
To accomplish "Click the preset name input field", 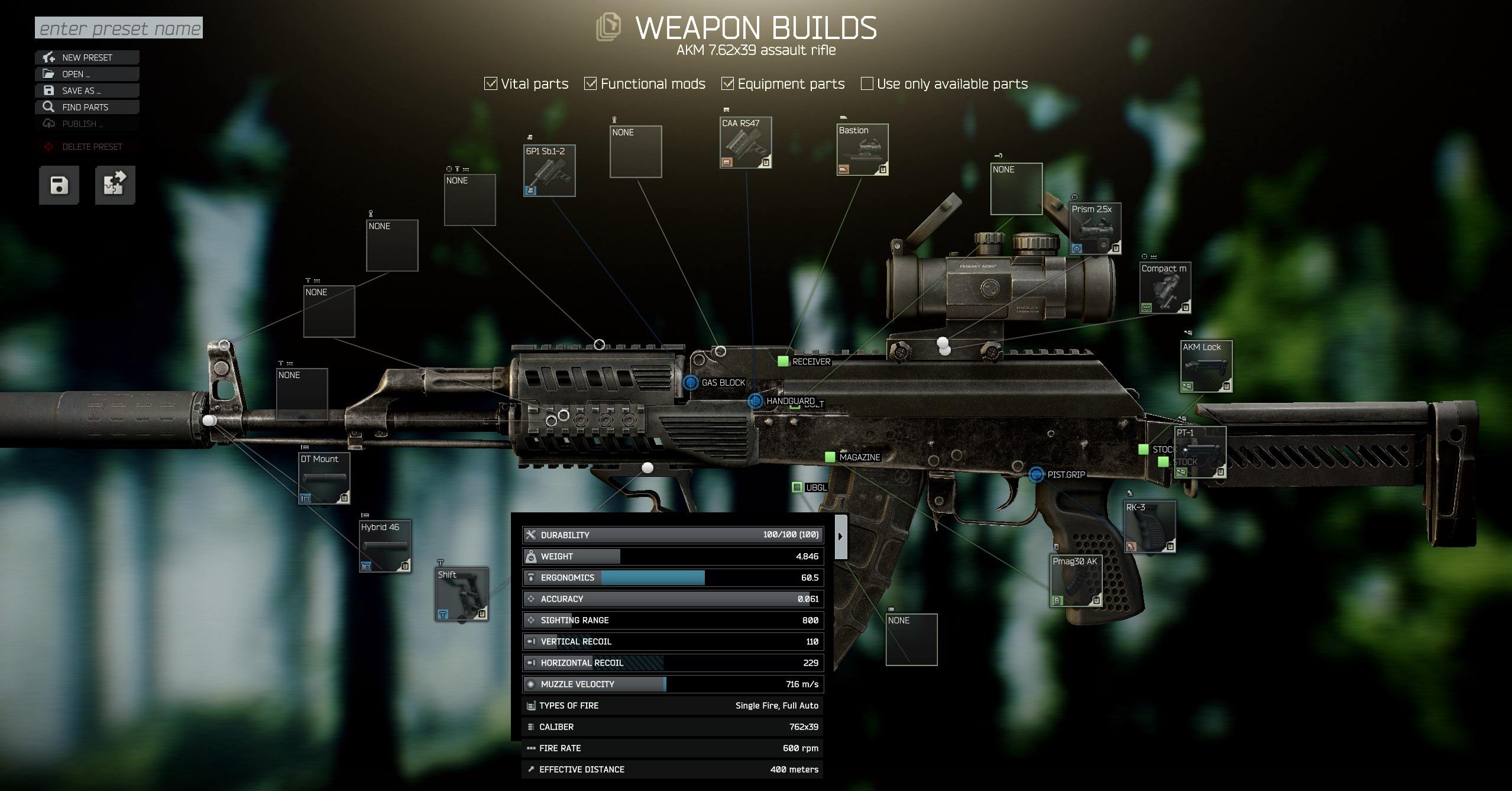I will [x=119, y=28].
